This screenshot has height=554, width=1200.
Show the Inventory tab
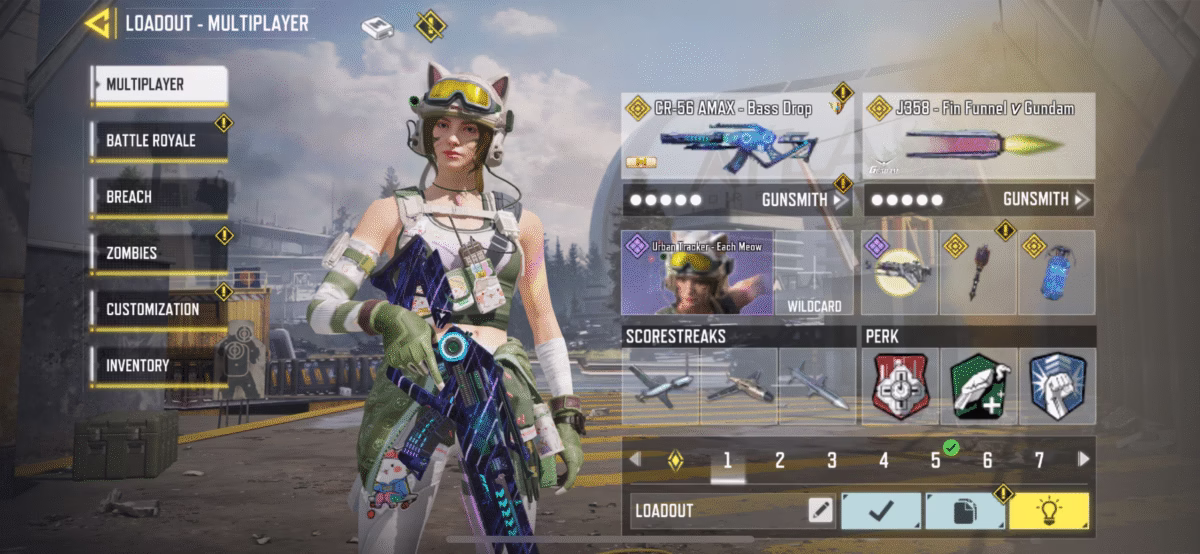(x=158, y=366)
